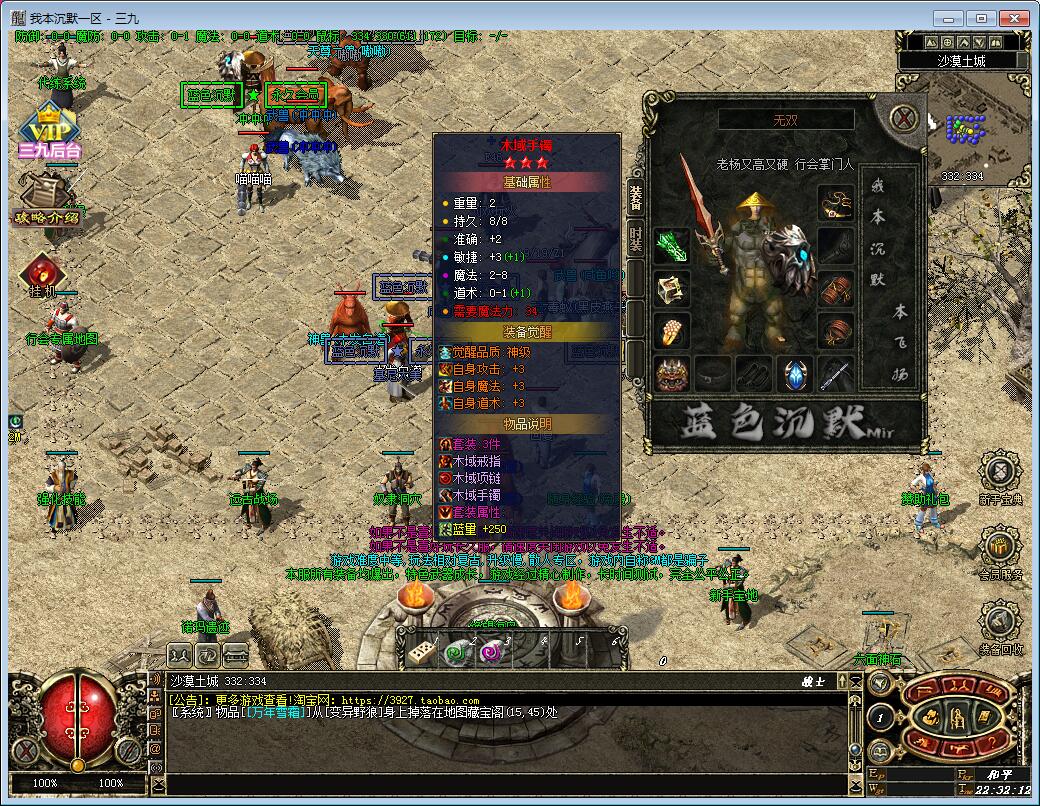Switch to the 时装 costume tab
The image size is (1040, 806).
tap(636, 239)
